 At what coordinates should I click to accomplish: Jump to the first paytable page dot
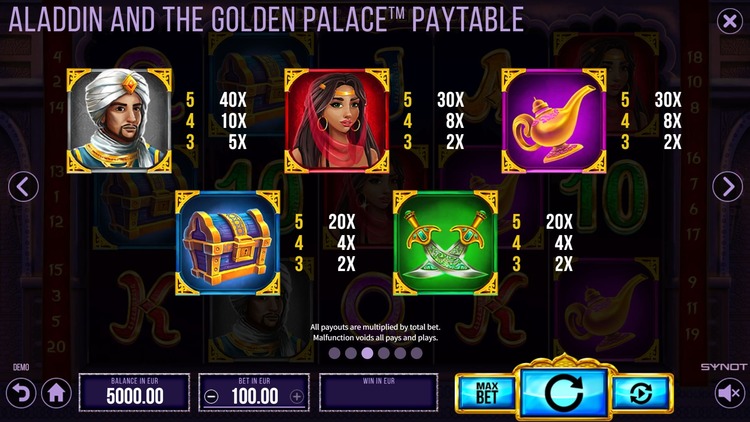tap(335, 353)
